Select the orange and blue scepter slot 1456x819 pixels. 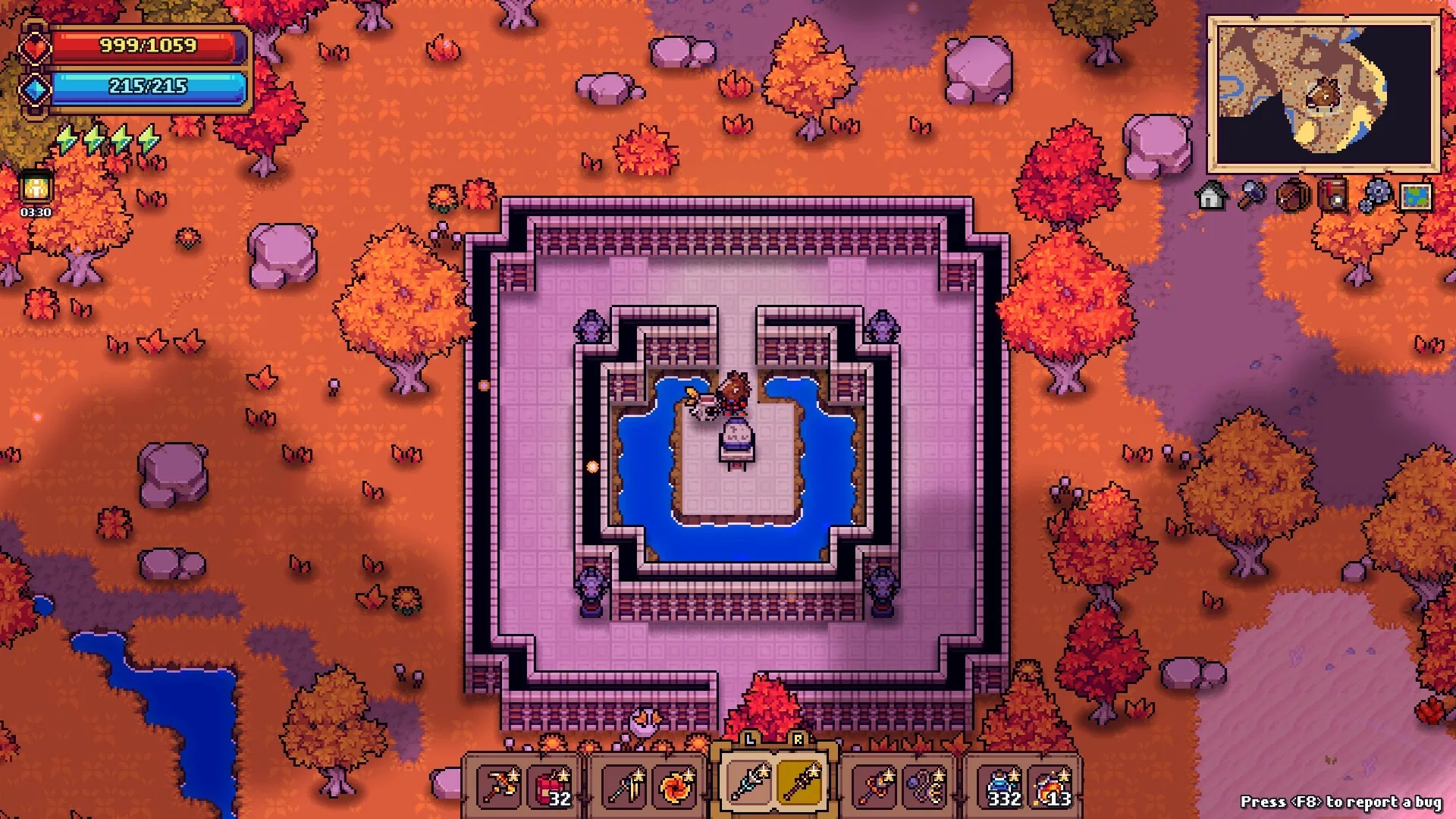(875, 786)
